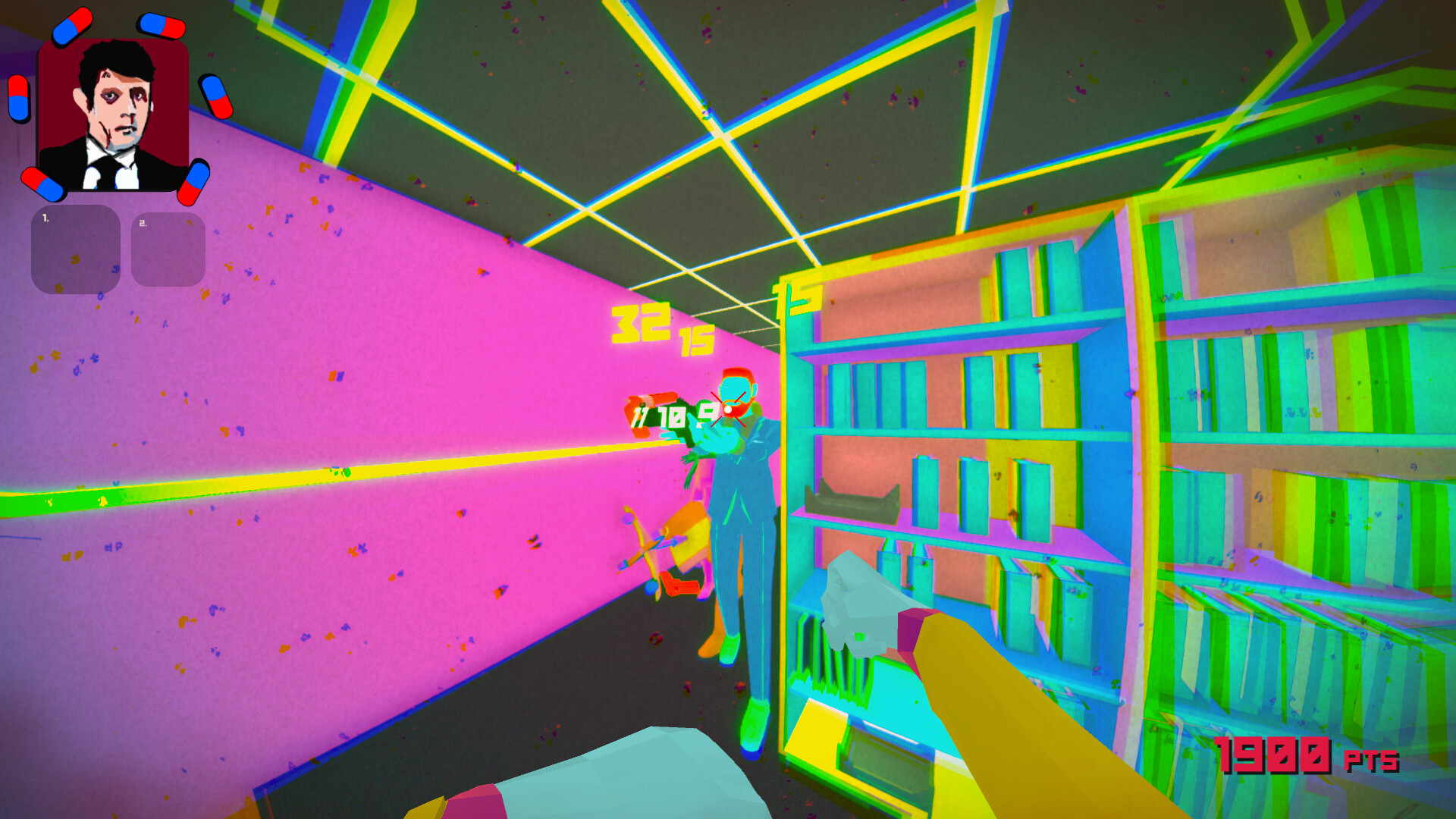1456x819 pixels.
Task: Click the tilted pill at the top-right corner
Action: 162,27
